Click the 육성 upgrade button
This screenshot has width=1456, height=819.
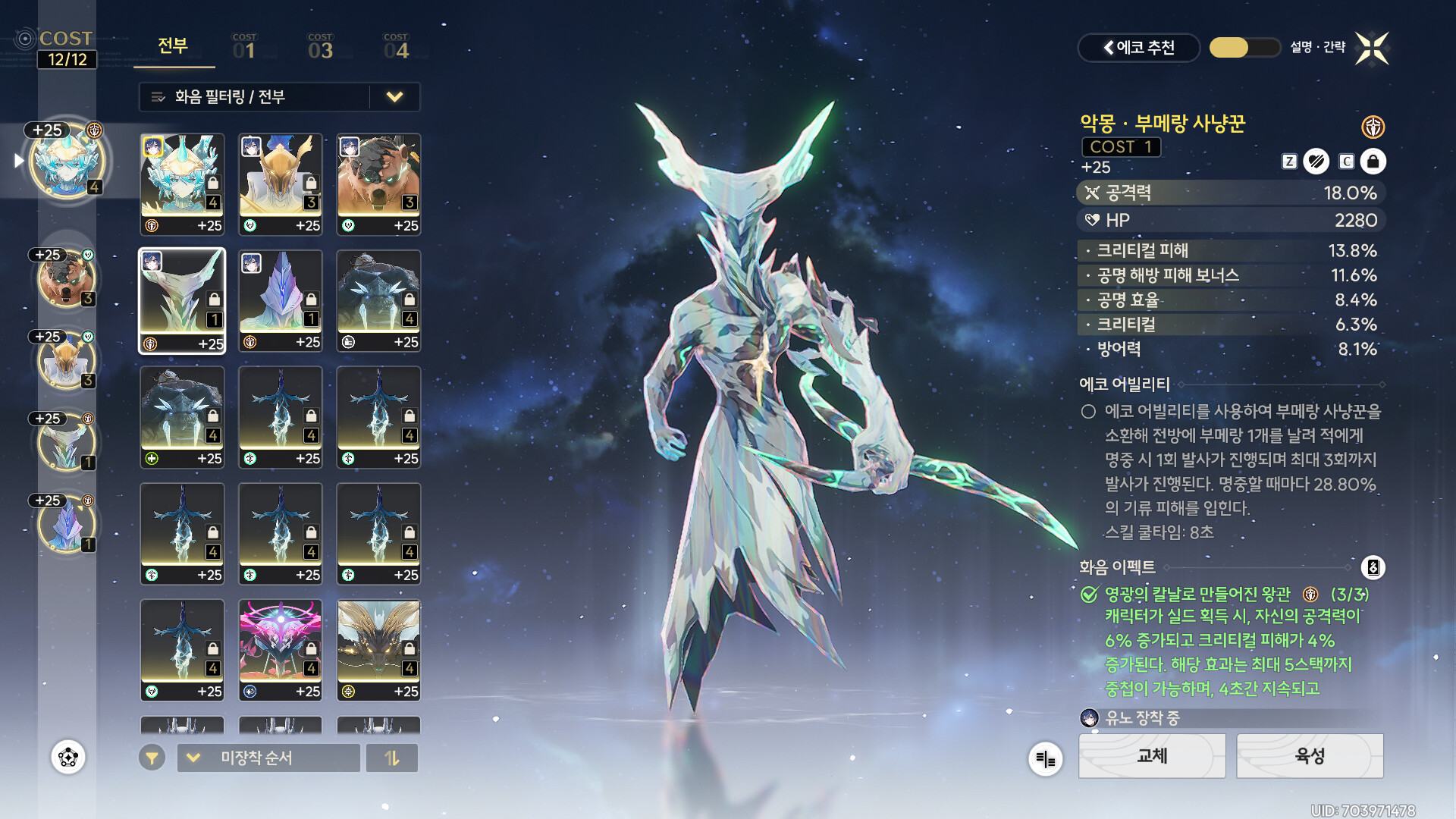[1310, 755]
